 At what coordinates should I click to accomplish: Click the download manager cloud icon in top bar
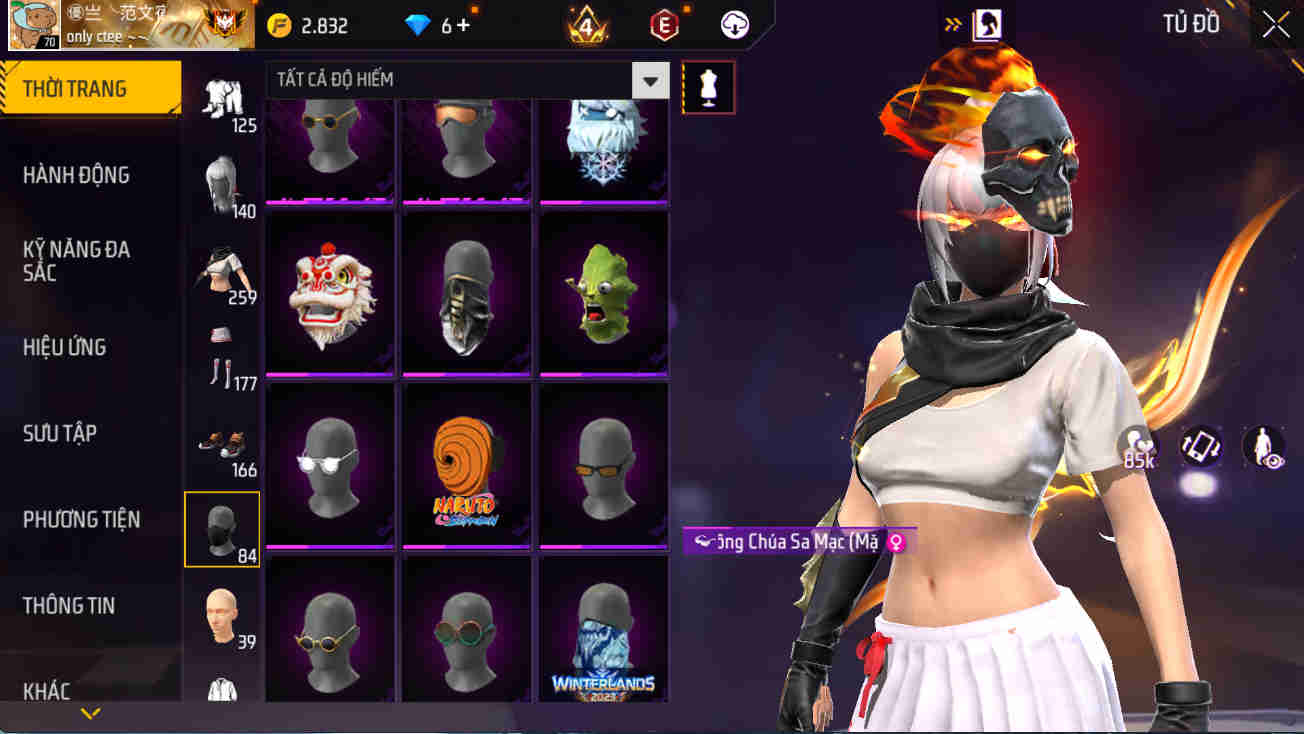point(735,25)
